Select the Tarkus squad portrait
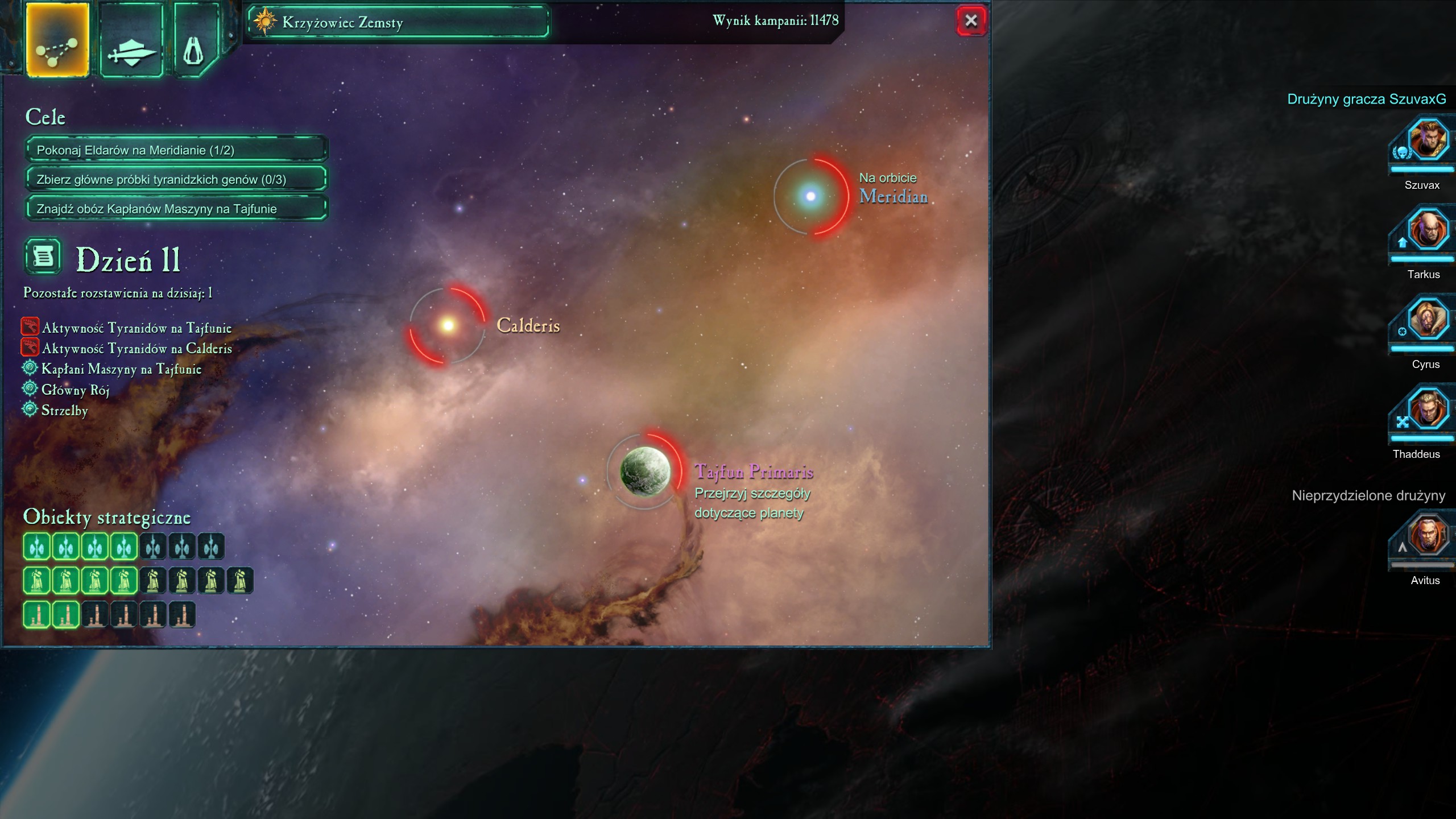1456x819 pixels. point(1426,231)
